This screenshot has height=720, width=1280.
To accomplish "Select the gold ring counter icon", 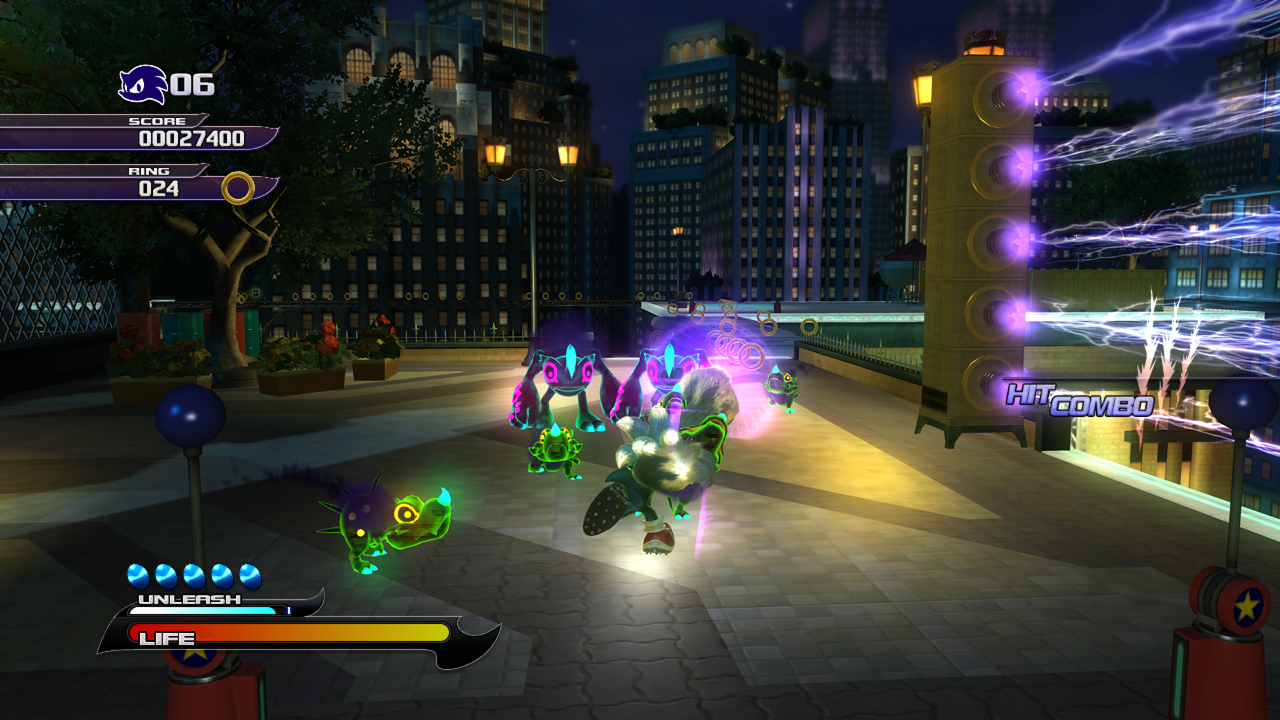I will click(237, 187).
